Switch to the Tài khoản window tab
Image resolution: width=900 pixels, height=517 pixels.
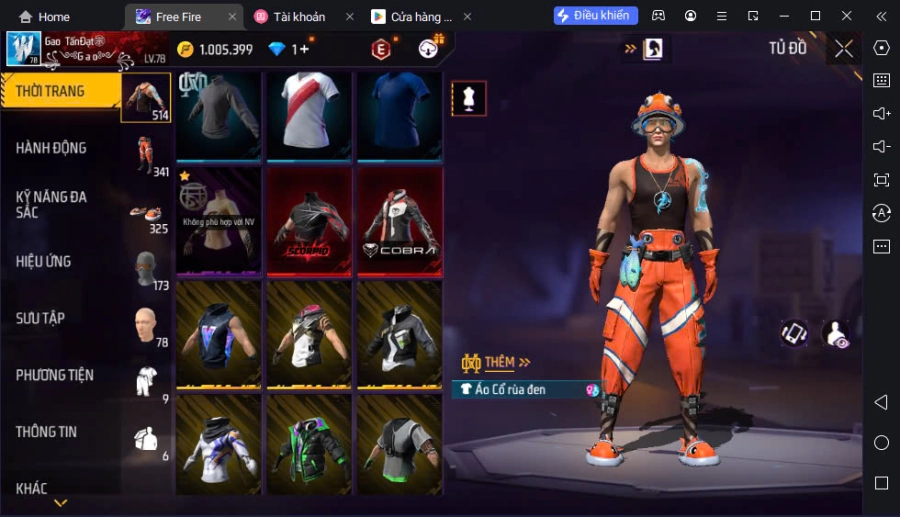coord(300,17)
